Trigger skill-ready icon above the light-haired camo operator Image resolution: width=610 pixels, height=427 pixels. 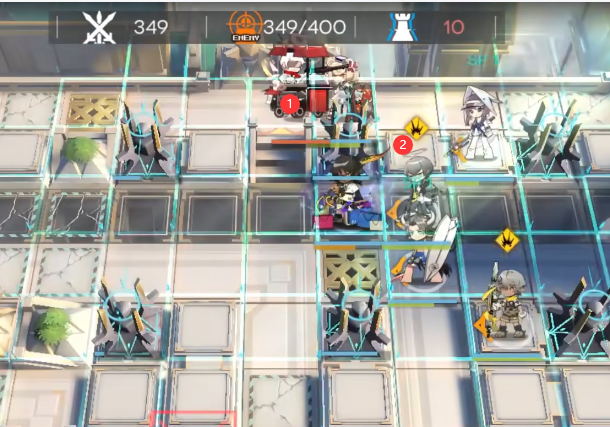tap(507, 240)
